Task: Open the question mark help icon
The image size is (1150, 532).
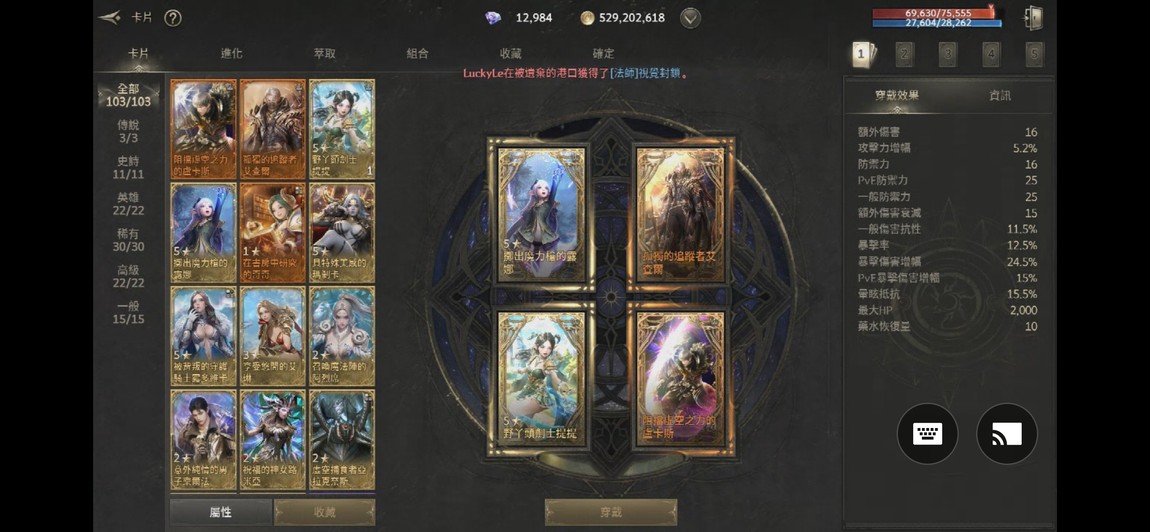Action: coord(172,18)
